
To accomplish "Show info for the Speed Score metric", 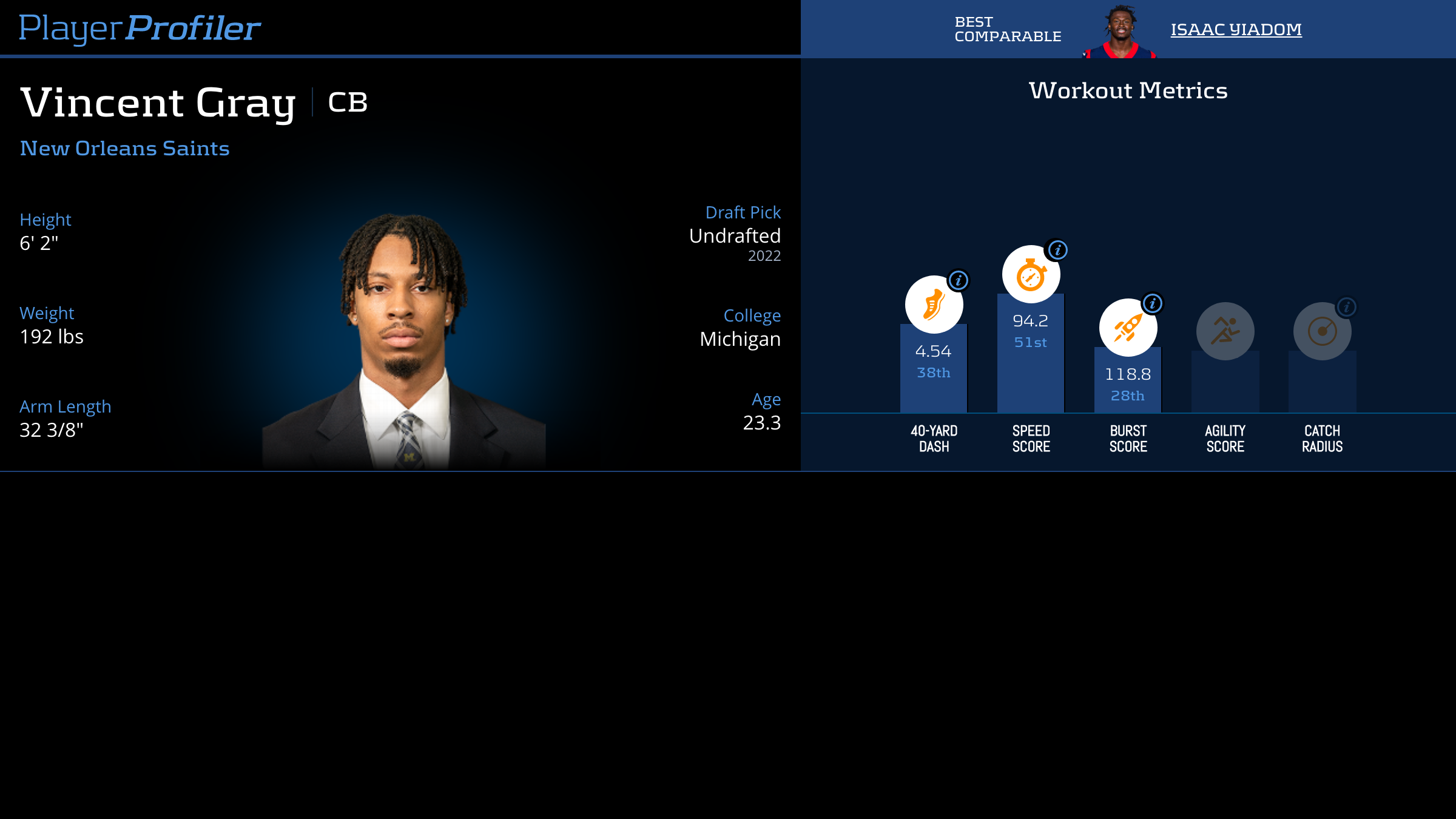I will (x=1057, y=250).
